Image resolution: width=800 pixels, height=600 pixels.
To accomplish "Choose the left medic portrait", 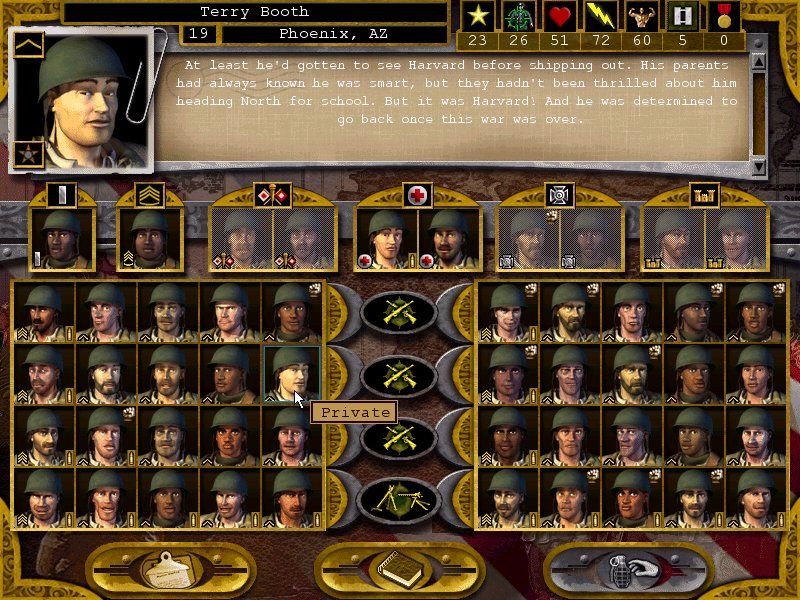I will (x=387, y=239).
